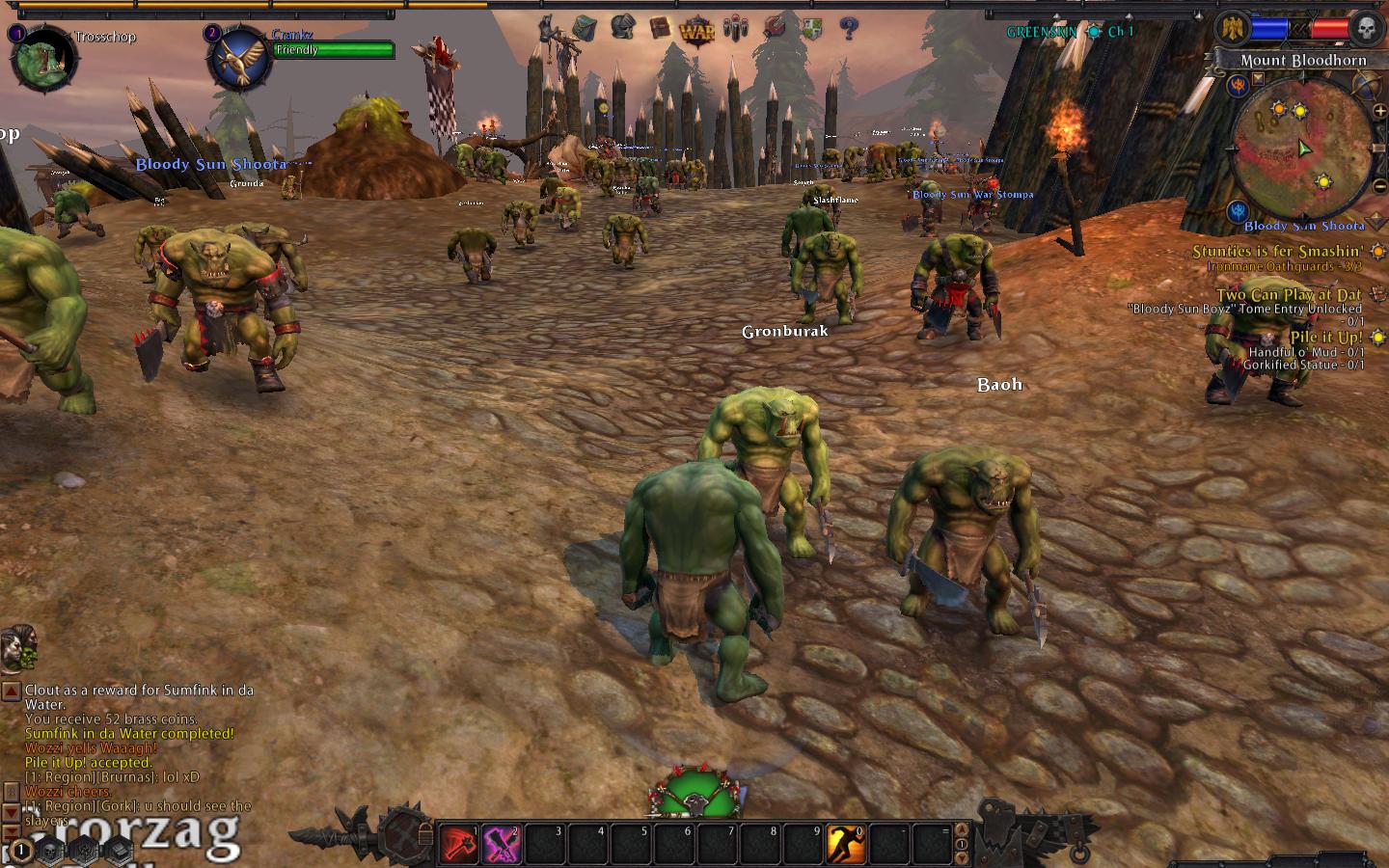The width and height of the screenshot is (1389, 868).
Task: Select the Pile it Up! quest tracker
Action: 1326,338
